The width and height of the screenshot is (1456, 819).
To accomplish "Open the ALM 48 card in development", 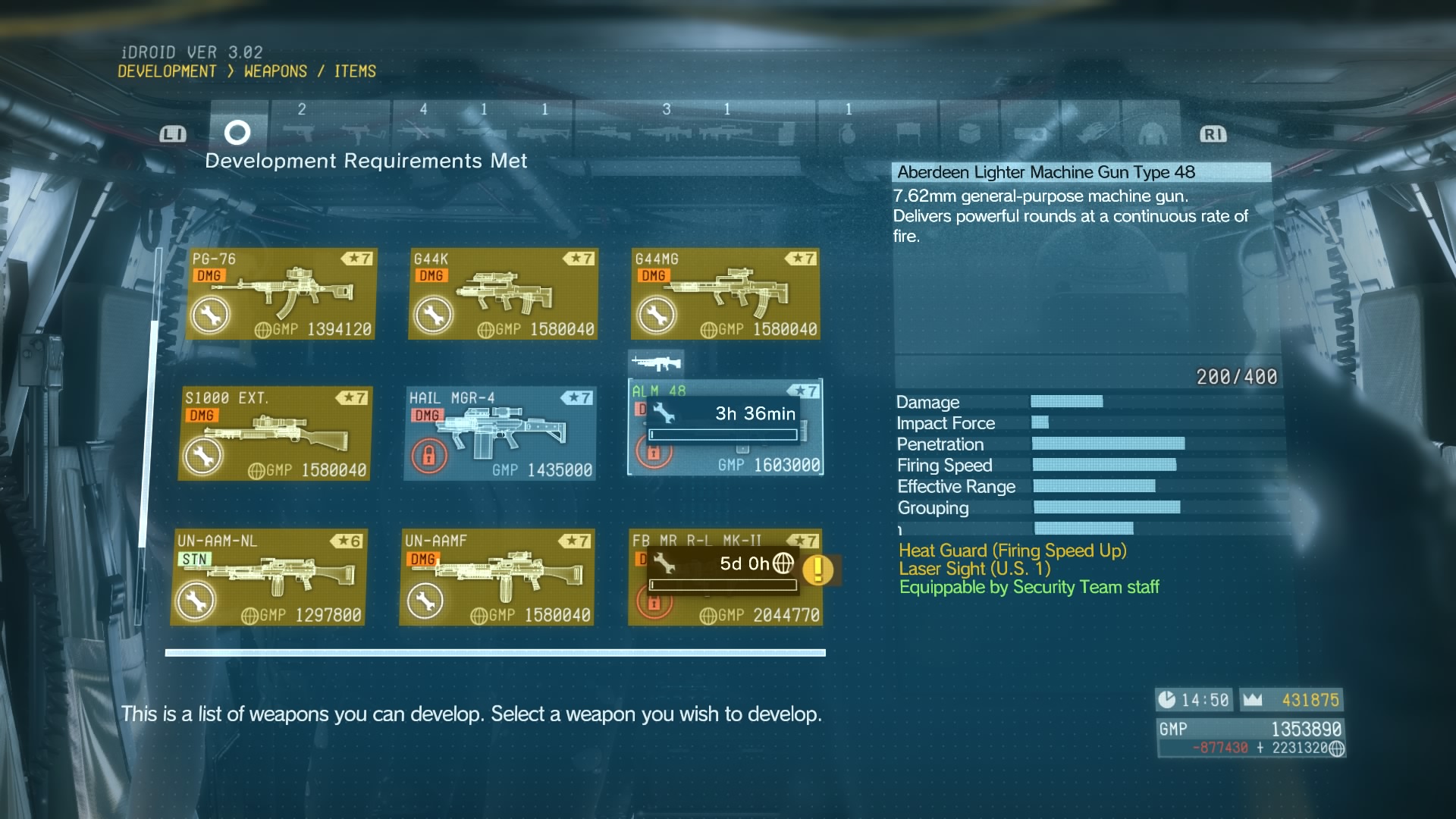I will [x=726, y=428].
